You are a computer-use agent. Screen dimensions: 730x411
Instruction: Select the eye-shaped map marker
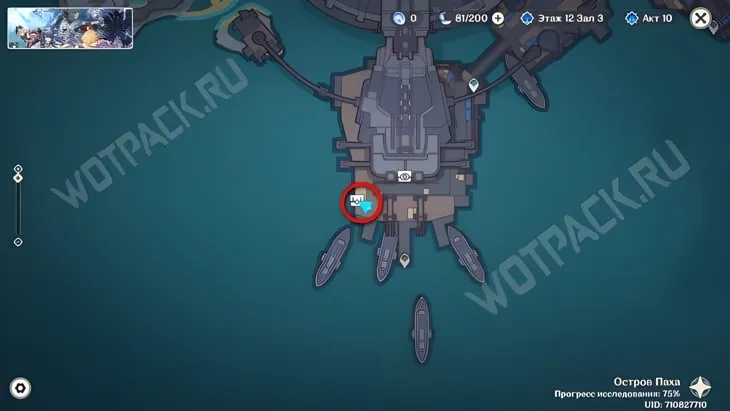pyautogui.click(x=405, y=177)
